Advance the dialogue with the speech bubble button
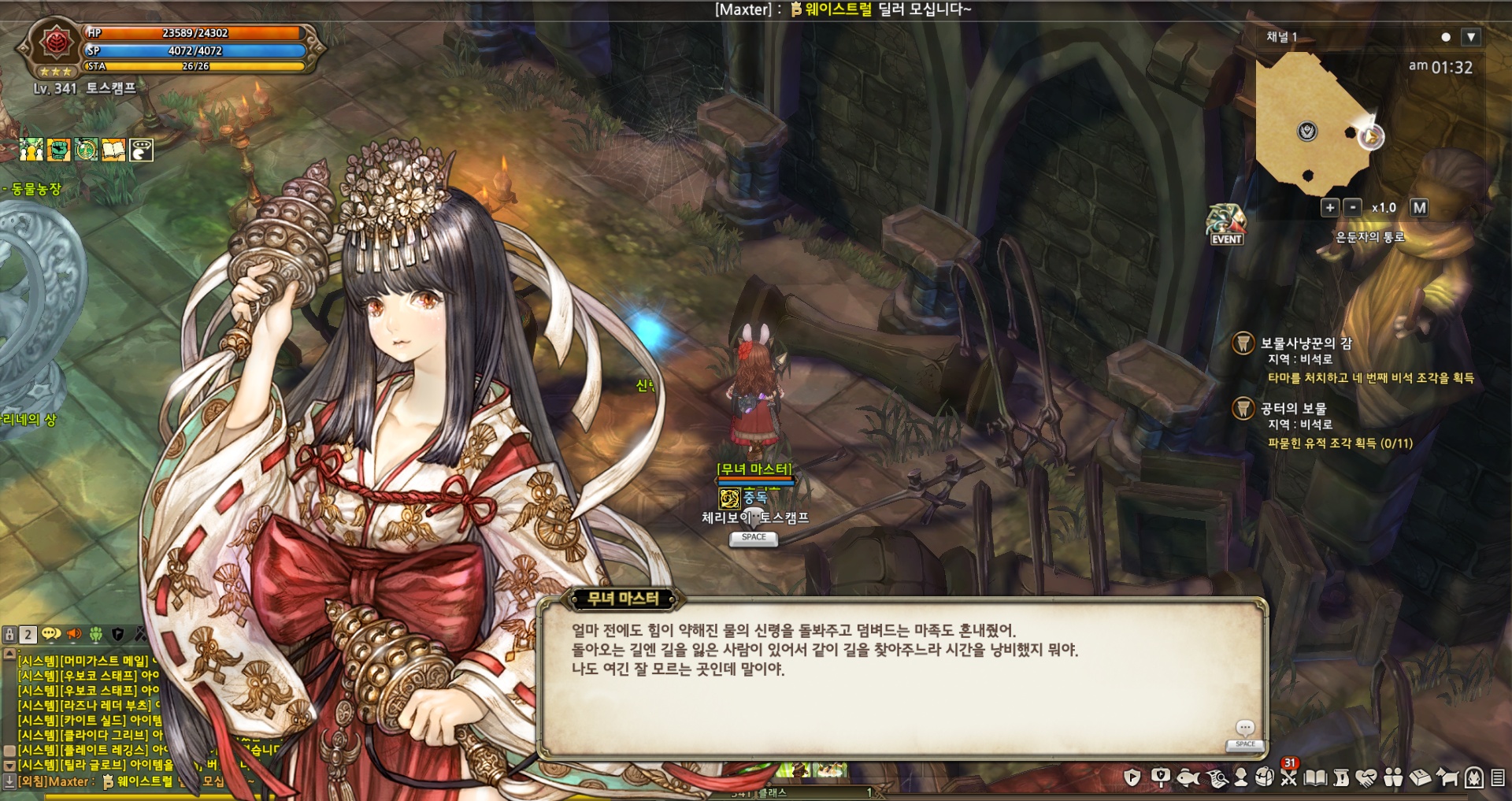Image resolution: width=1512 pixels, height=801 pixels. point(1245,729)
